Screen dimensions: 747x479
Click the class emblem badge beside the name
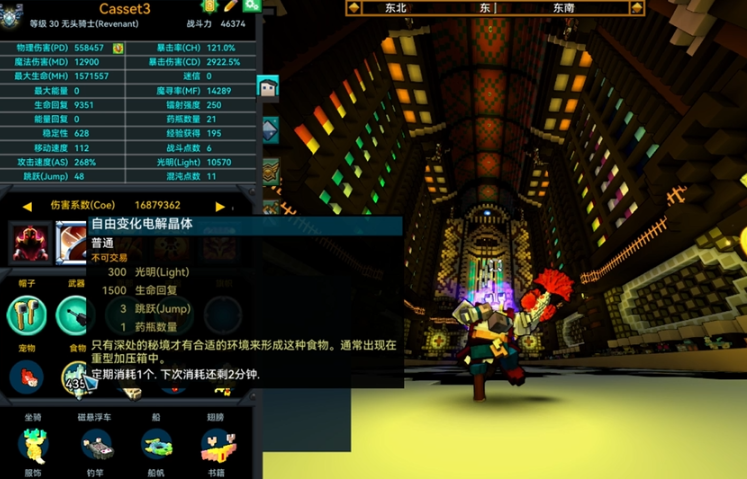[x=12, y=18]
